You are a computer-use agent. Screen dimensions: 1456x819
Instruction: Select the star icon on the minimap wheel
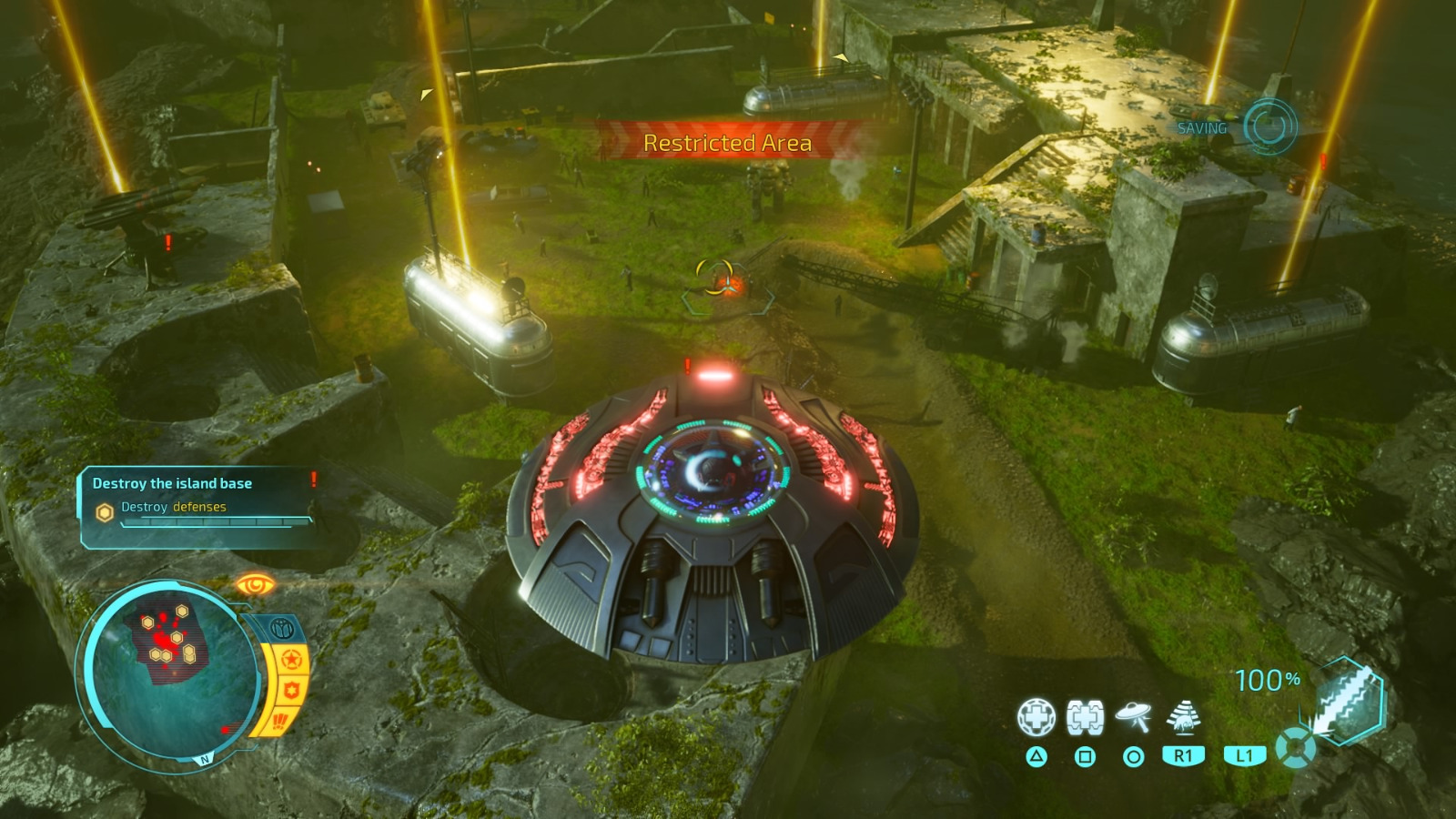291,659
